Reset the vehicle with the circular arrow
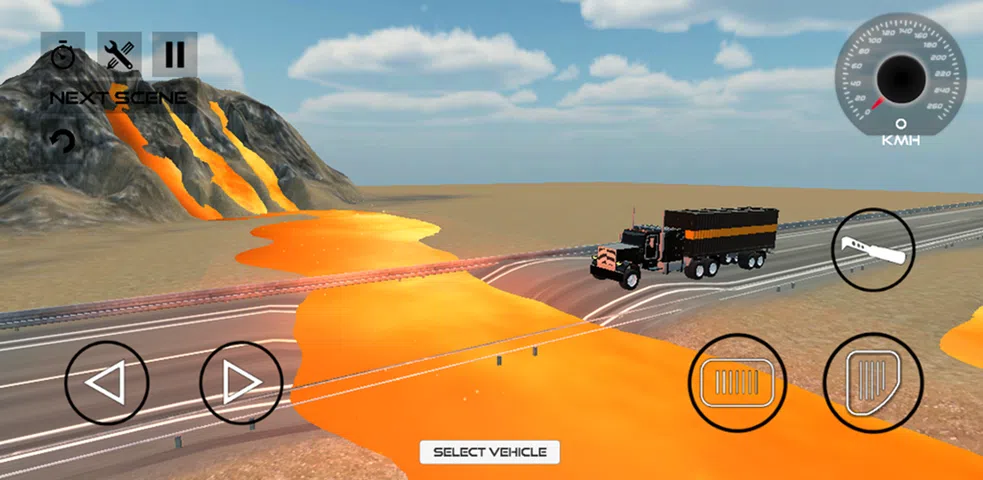This screenshot has width=983, height=480. coord(63,141)
